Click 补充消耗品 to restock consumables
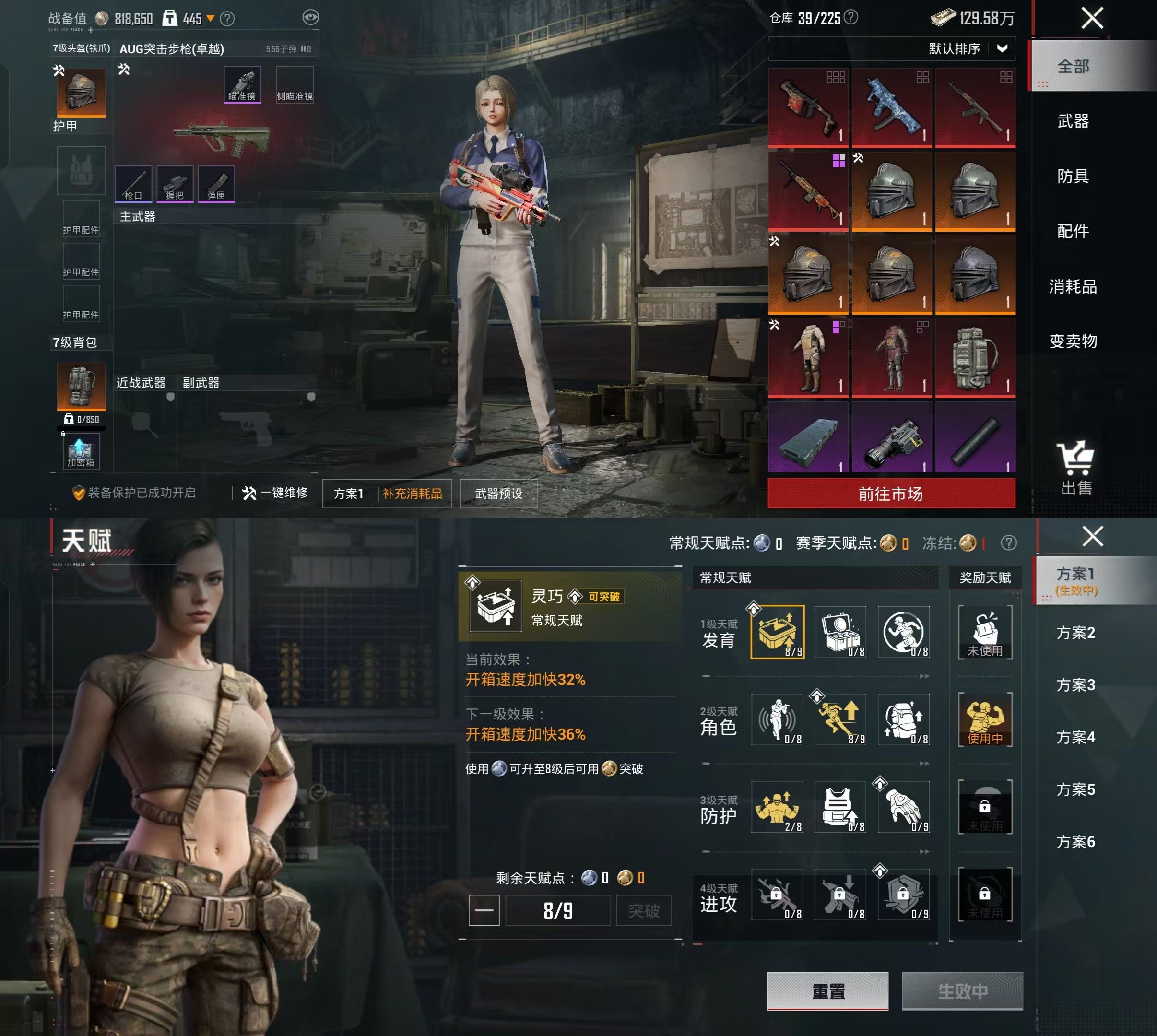 coord(412,494)
